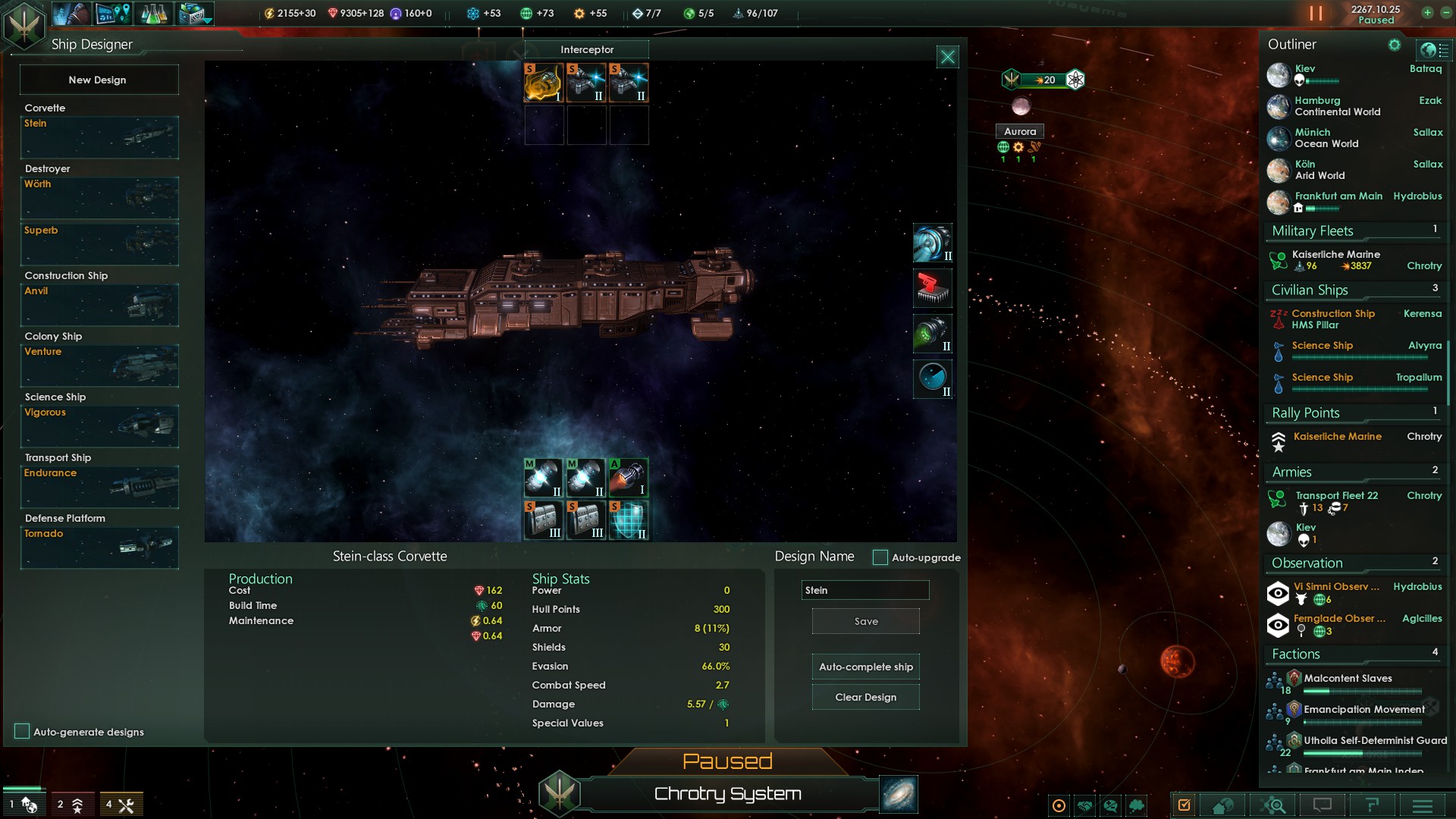Select the aft thruster component slot
The height and width of the screenshot is (819, 1456).
click(x=629, y=477)
